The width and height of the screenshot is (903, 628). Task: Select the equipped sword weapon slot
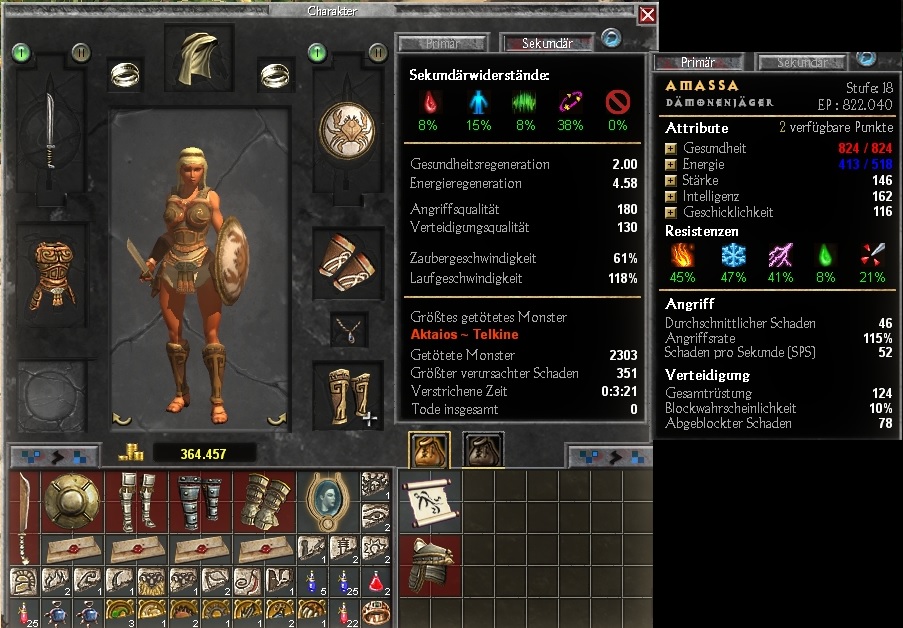51,143
